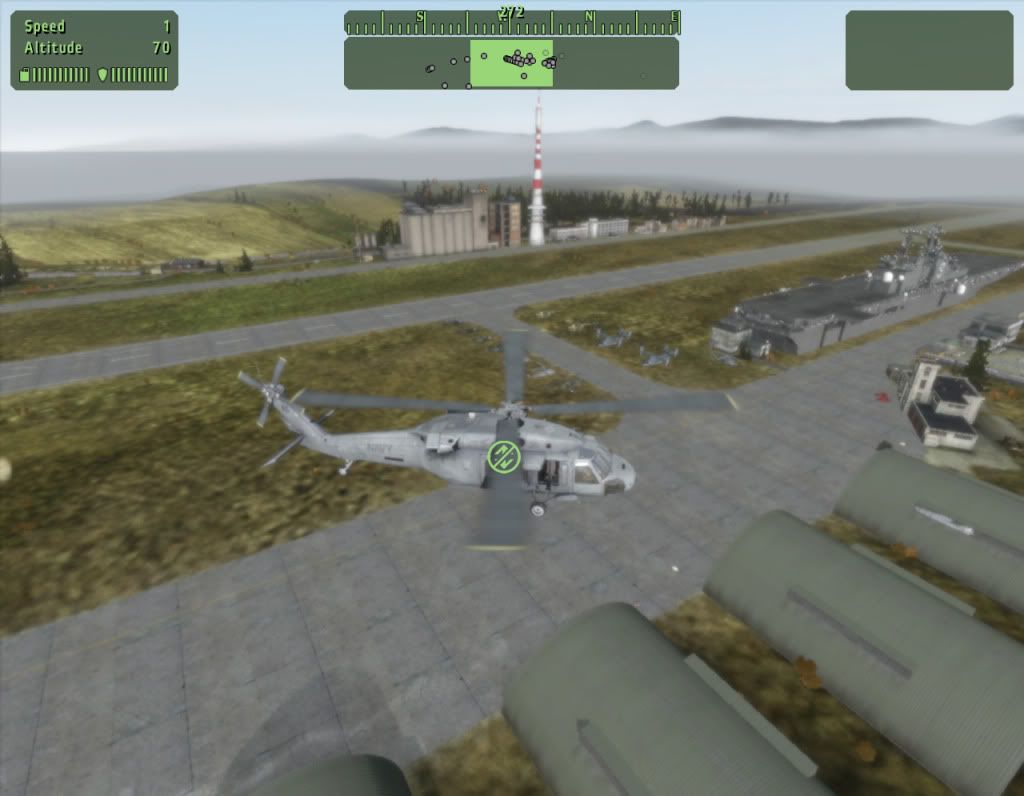Select the green circular marker on the helicopter
Image resolution: width=1024 pixels, height=796 pixels.
click(505, 457)
